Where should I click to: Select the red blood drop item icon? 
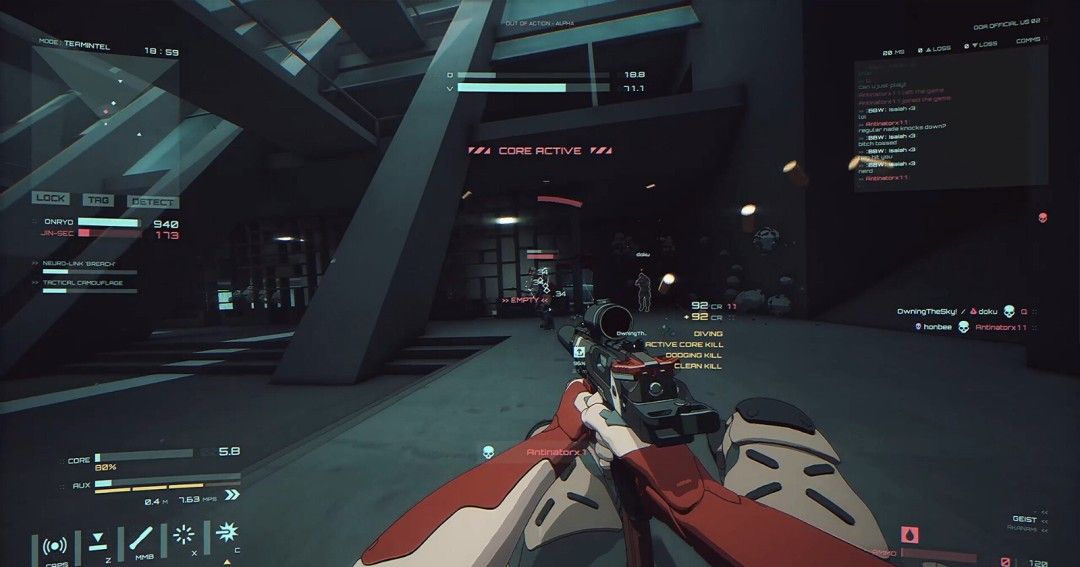click(x=909, y=535)
